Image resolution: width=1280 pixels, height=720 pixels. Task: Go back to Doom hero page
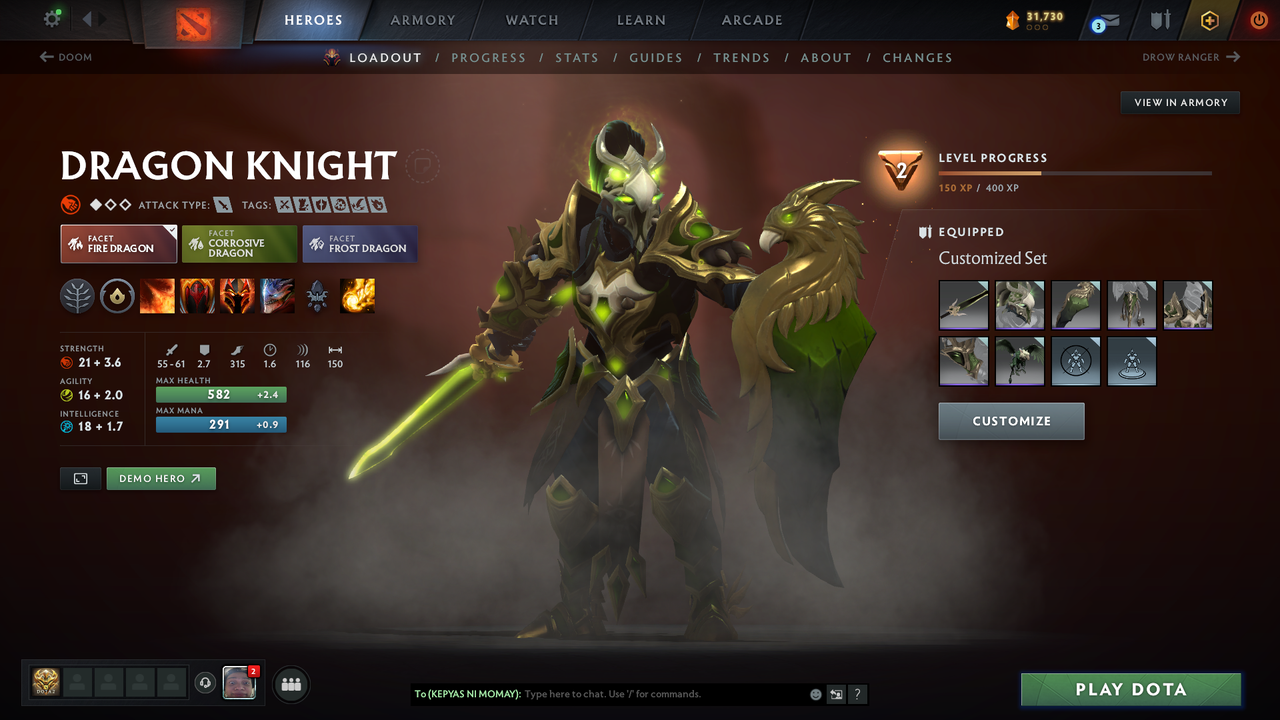point(66,57)
